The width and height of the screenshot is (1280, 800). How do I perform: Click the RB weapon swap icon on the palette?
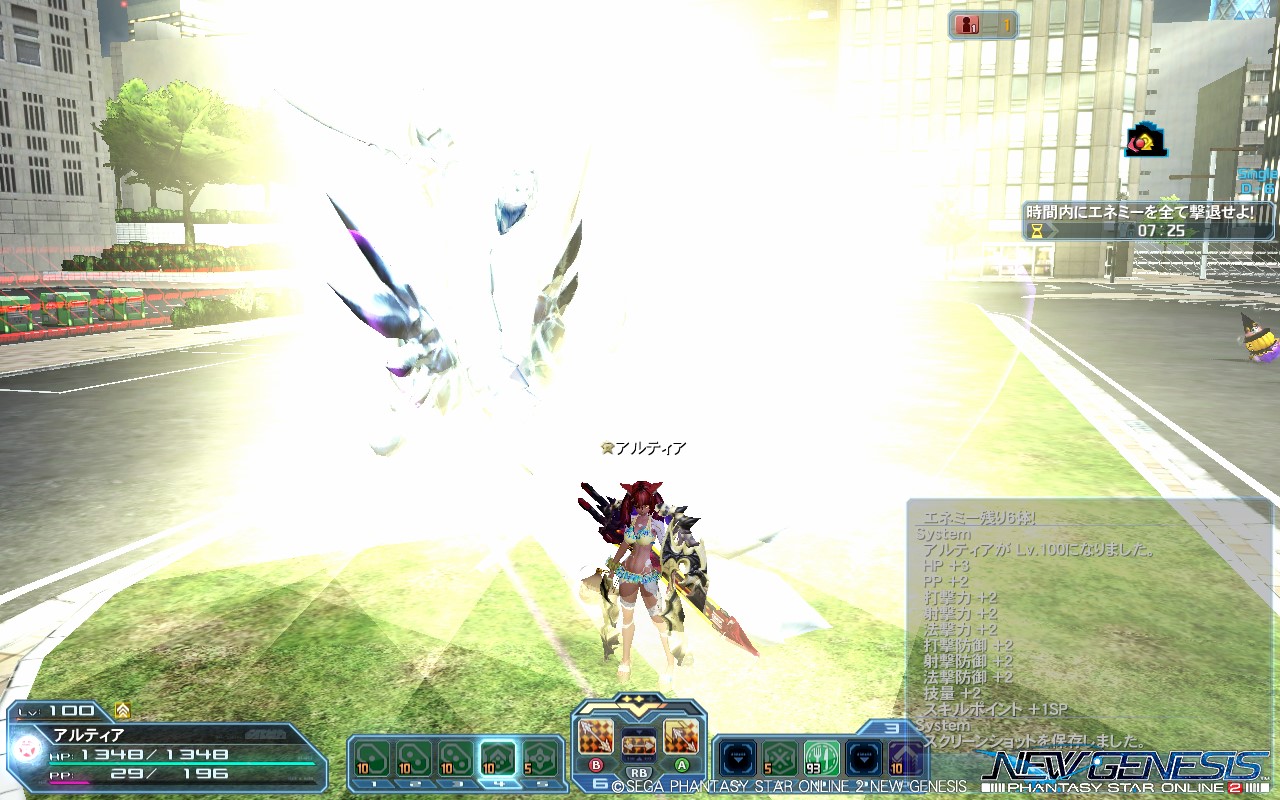[639, 744]
